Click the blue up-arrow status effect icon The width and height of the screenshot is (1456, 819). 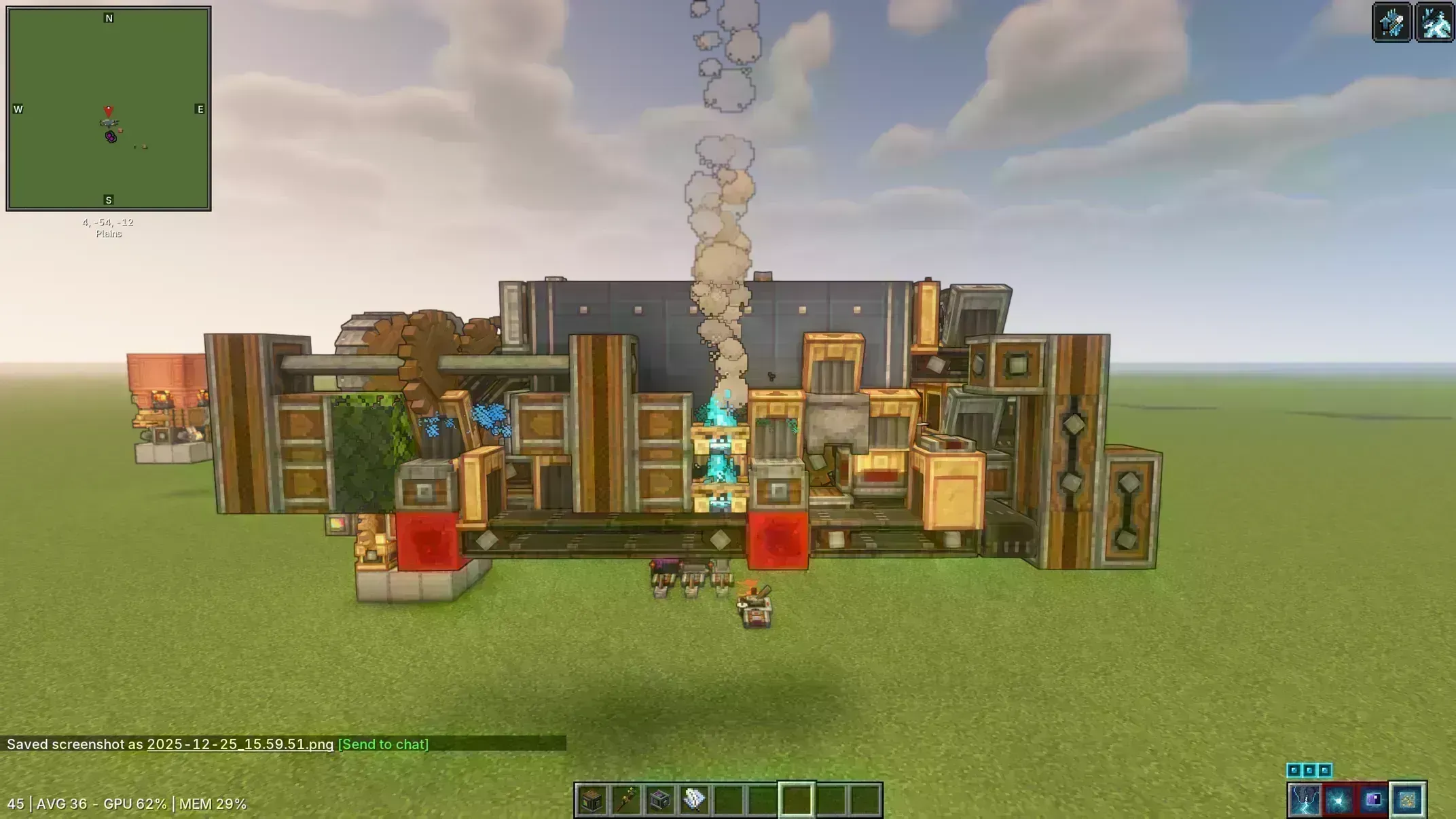[1392, 22]
